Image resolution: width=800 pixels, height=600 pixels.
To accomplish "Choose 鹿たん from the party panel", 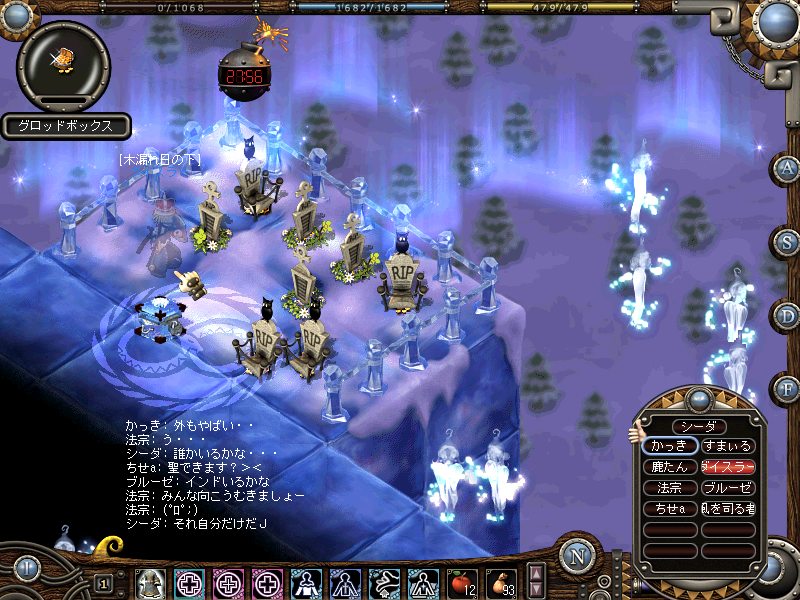I will (x=670, y=467).
